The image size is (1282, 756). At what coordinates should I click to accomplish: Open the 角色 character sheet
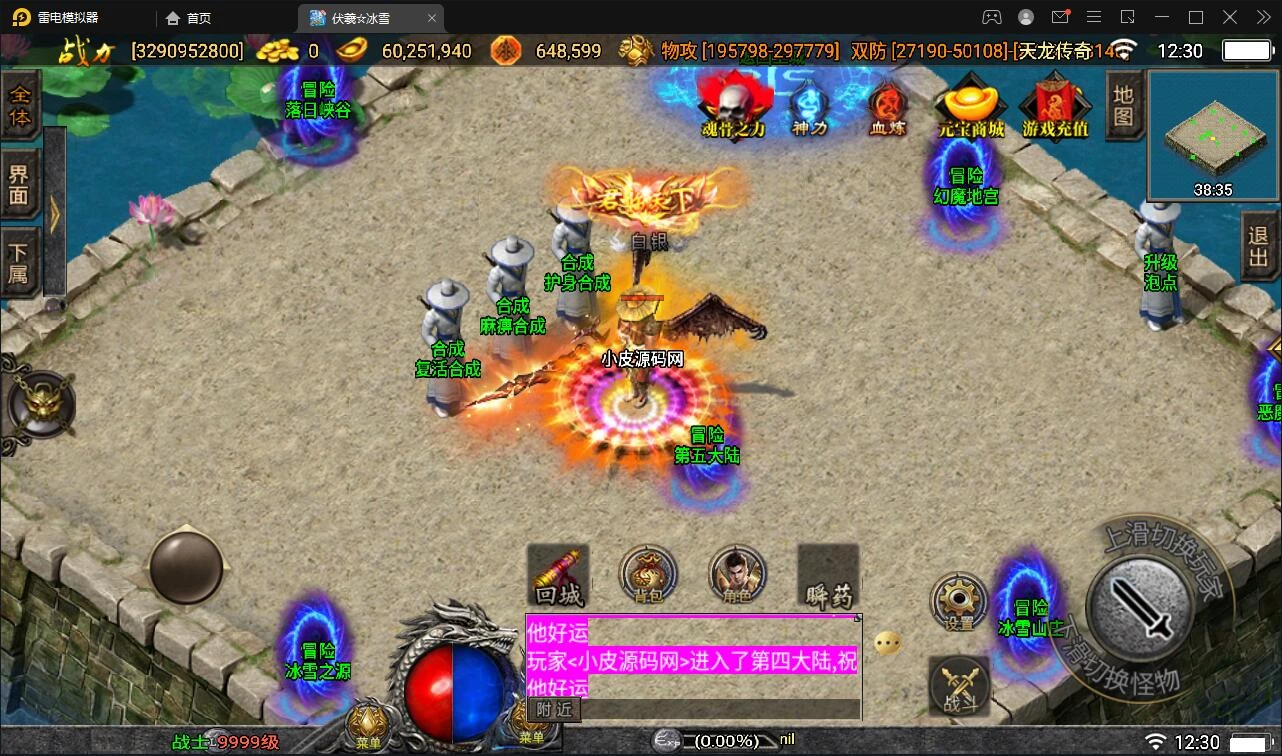point(737,576)
